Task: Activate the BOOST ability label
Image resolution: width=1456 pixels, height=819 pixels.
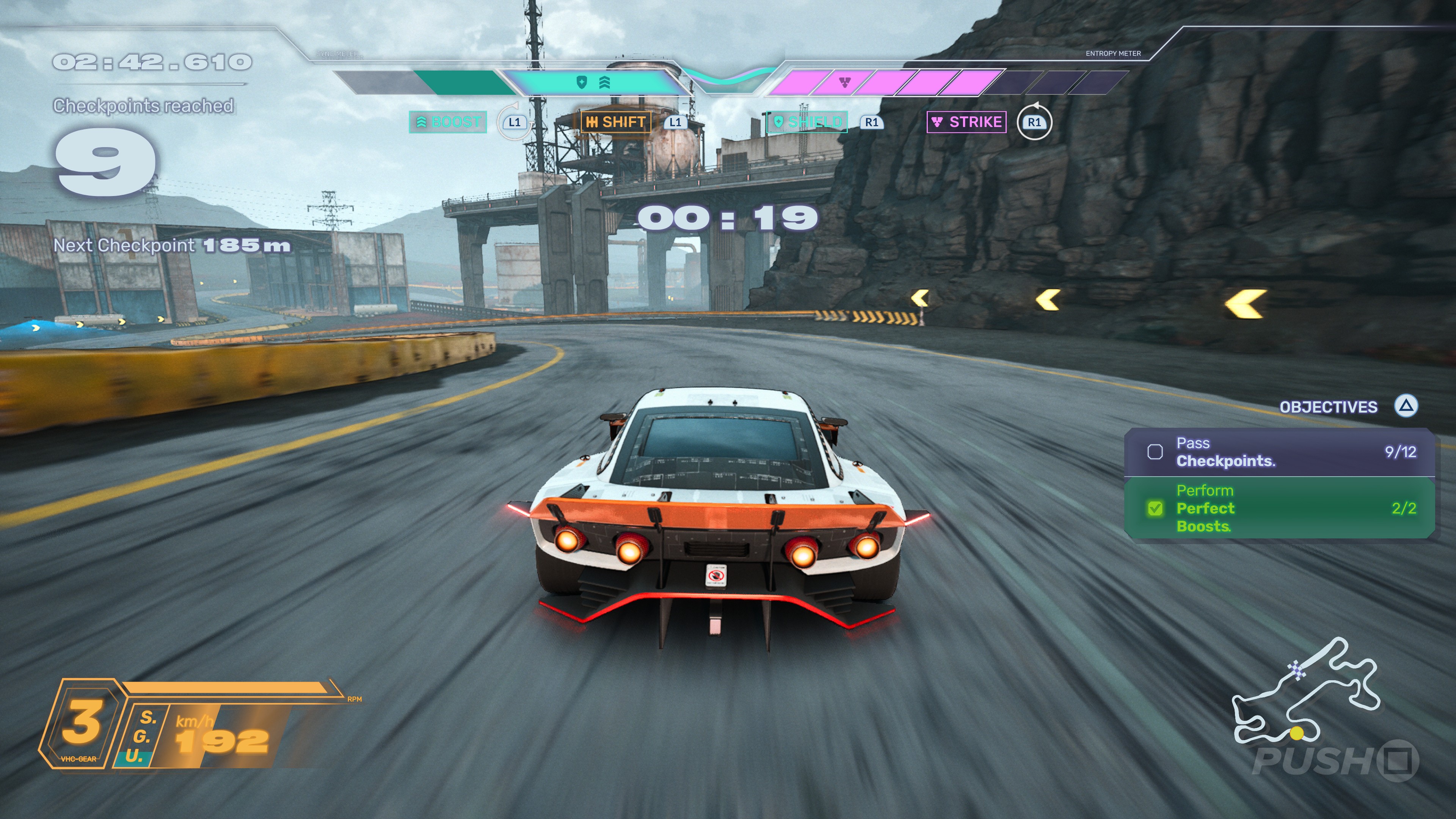Action: (448, 122)
